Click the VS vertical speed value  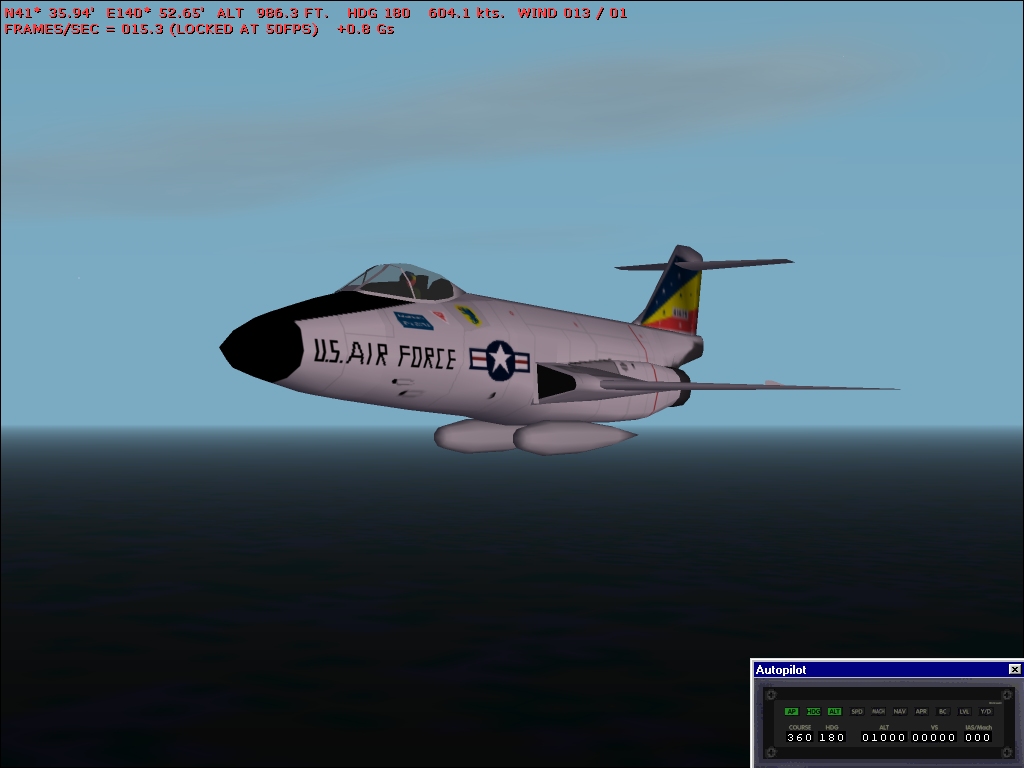click(x=934, y=737)
